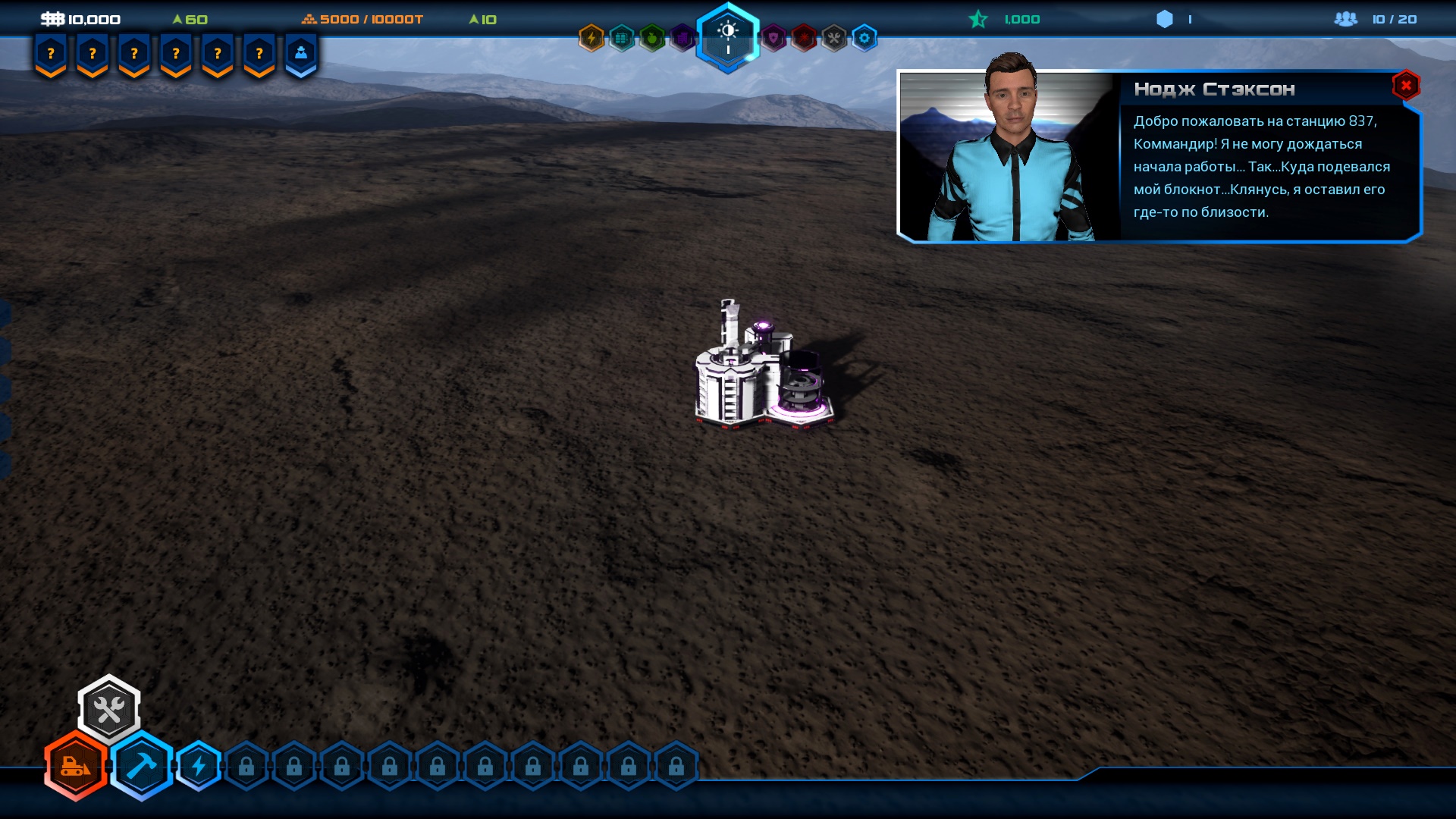Click Nodge Stackson's portrait in the dialogue
Screen dimensions: 1456x819
point(1007,156)
